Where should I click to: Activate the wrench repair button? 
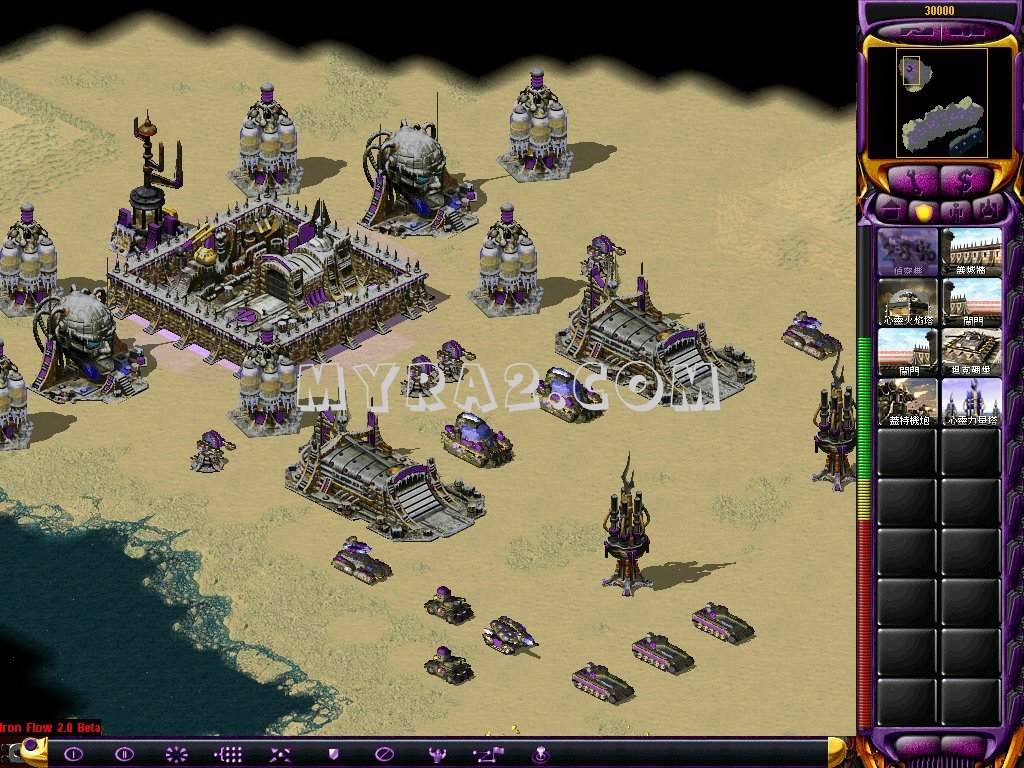(911, 180)
